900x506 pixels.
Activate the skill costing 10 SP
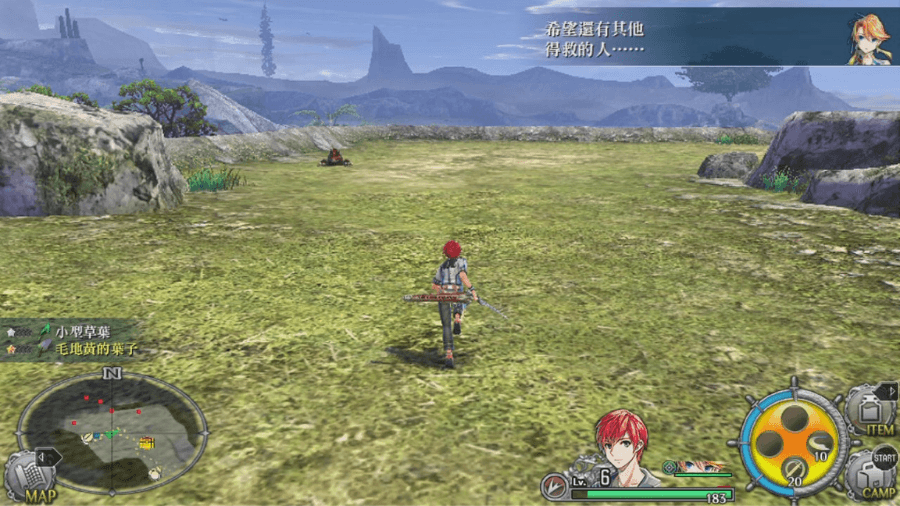tap(819, 445)
